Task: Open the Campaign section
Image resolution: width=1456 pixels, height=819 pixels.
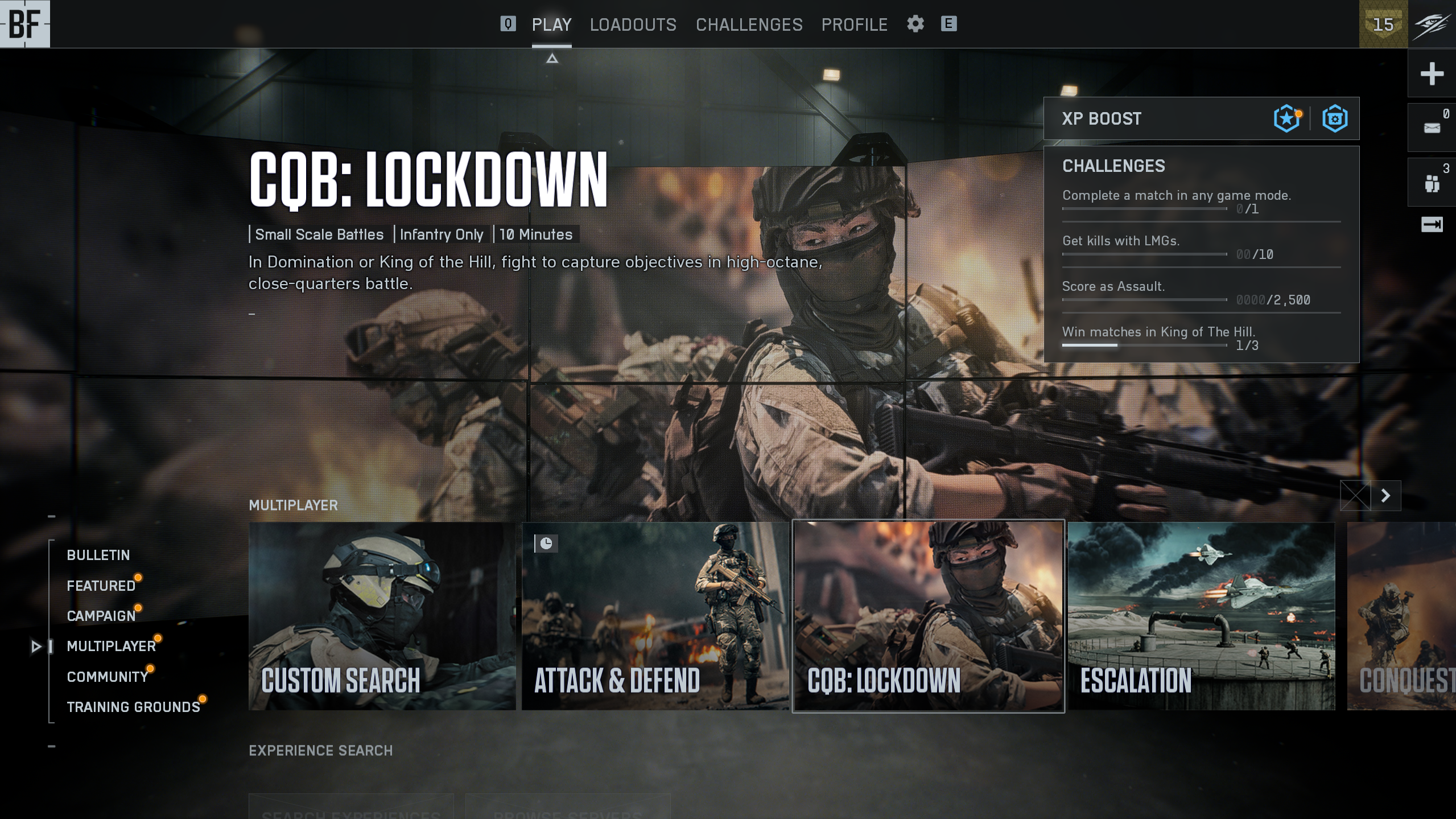Action: 101,616
